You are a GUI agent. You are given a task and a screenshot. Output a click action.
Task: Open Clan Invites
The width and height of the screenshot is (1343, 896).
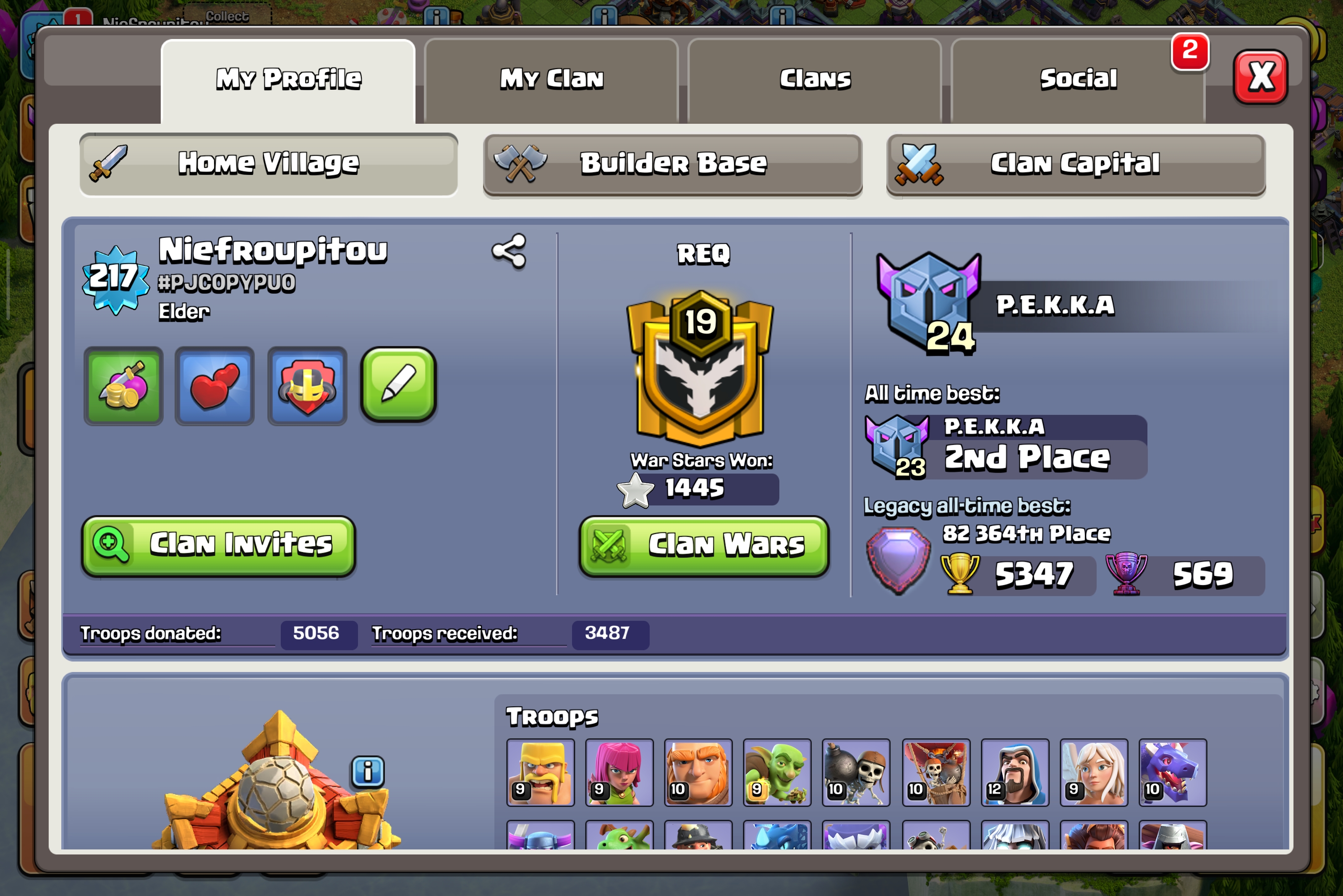pos(218,544)
